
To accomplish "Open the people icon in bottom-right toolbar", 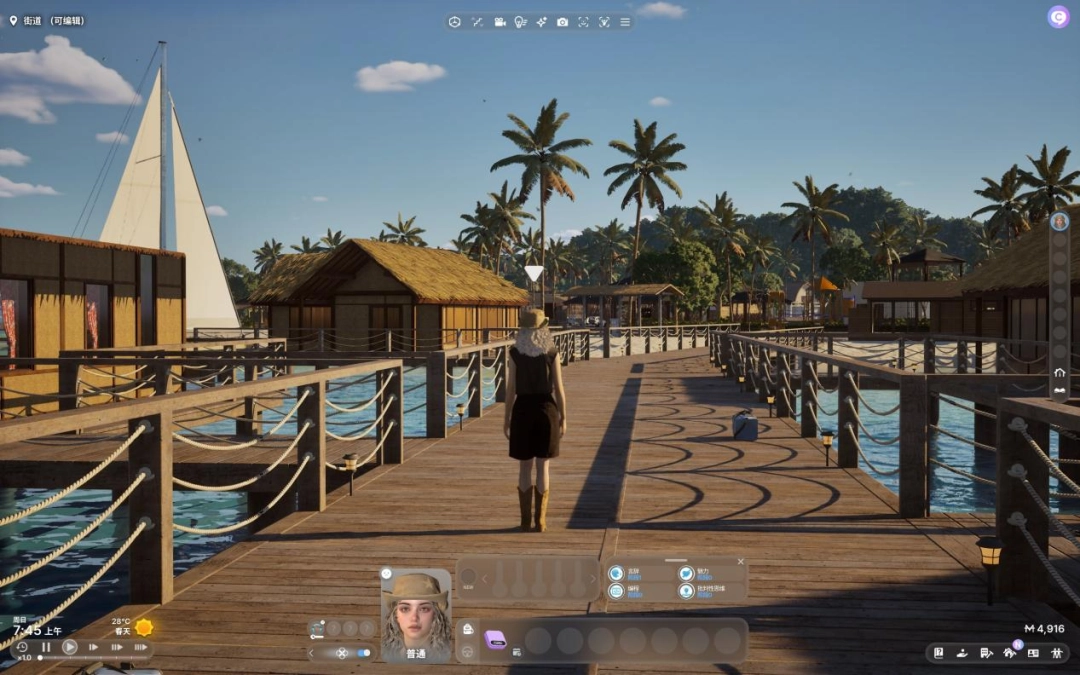I will point(1058,653).
